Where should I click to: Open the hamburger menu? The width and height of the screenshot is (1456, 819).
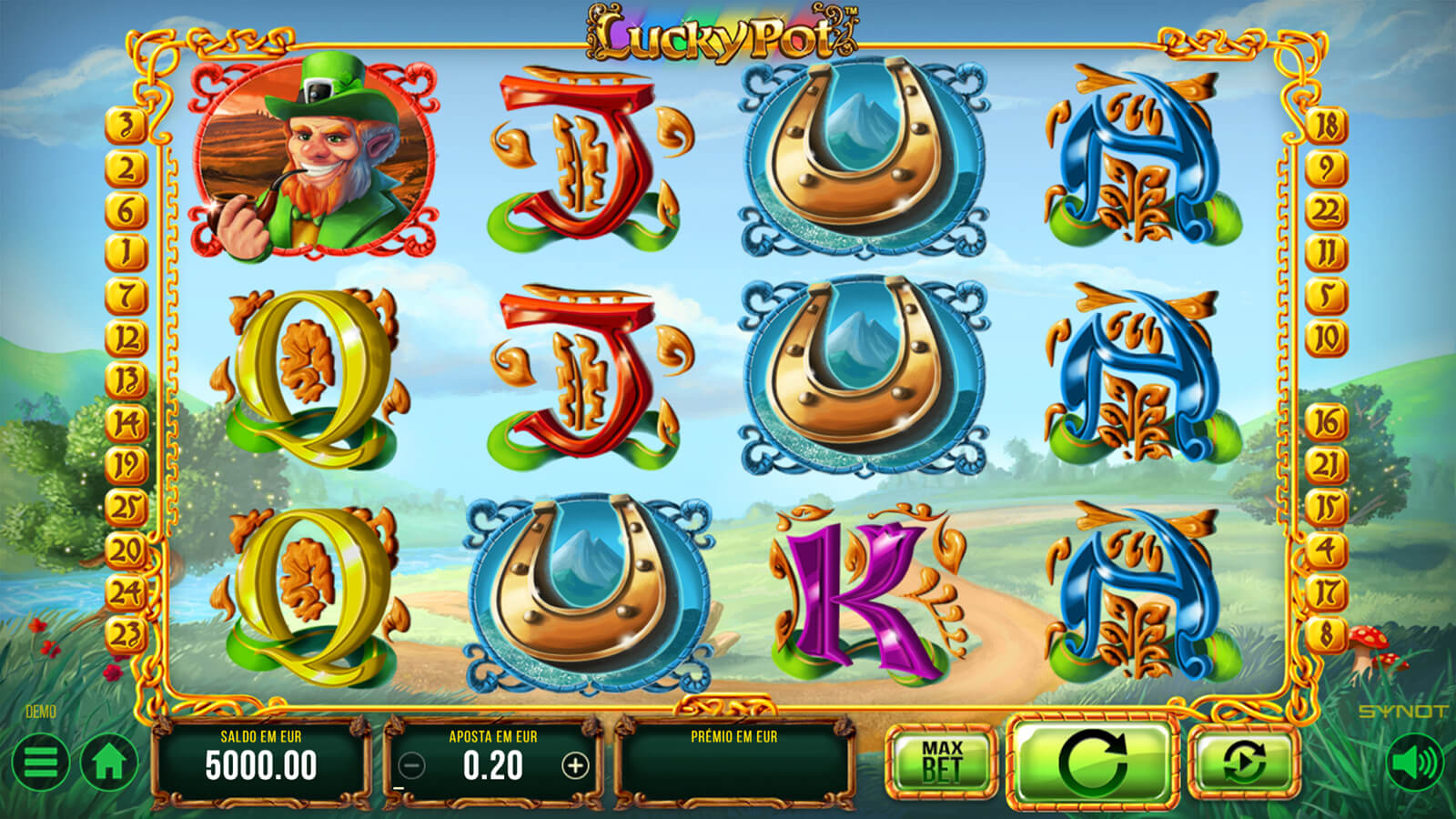(x=40, y=763)
